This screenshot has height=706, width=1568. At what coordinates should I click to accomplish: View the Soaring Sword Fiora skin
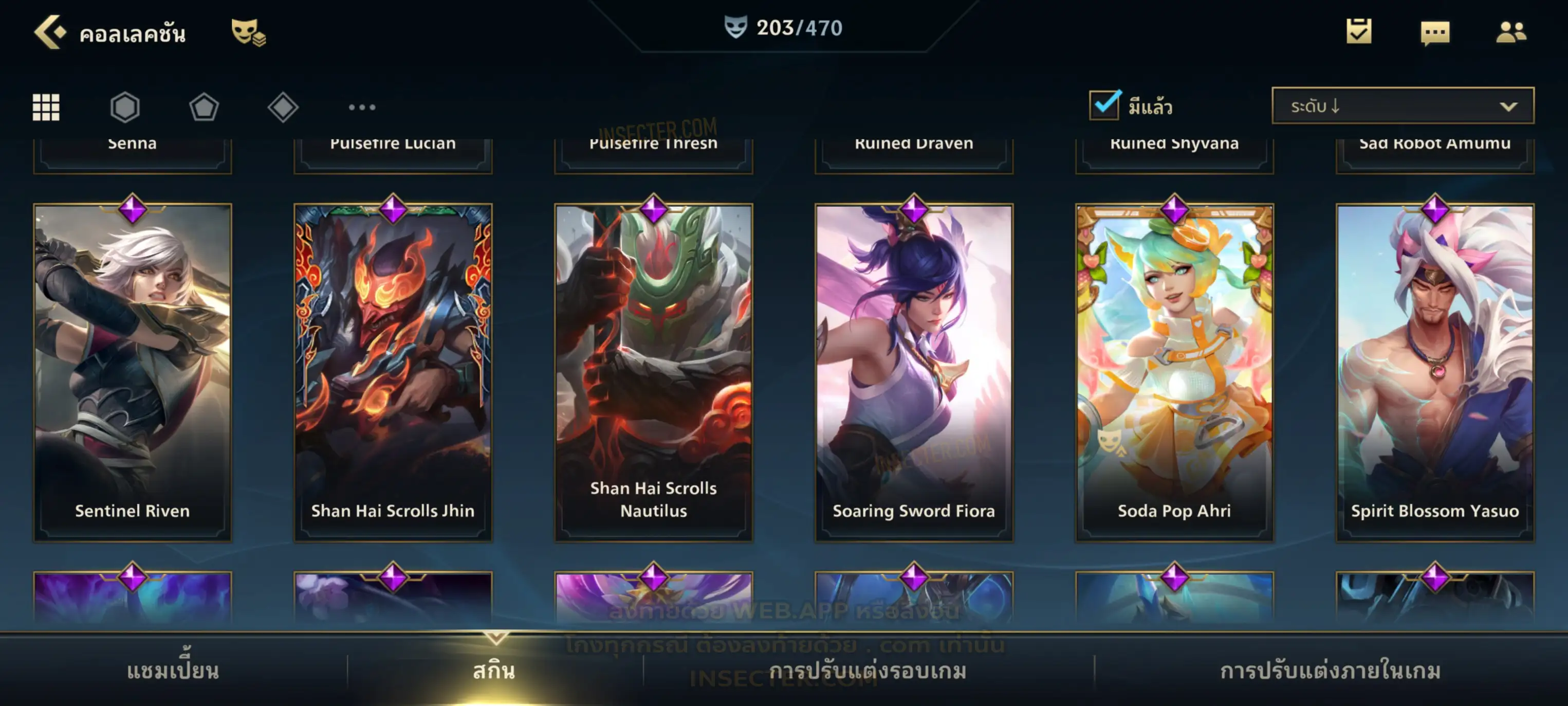tap(914, 372)
